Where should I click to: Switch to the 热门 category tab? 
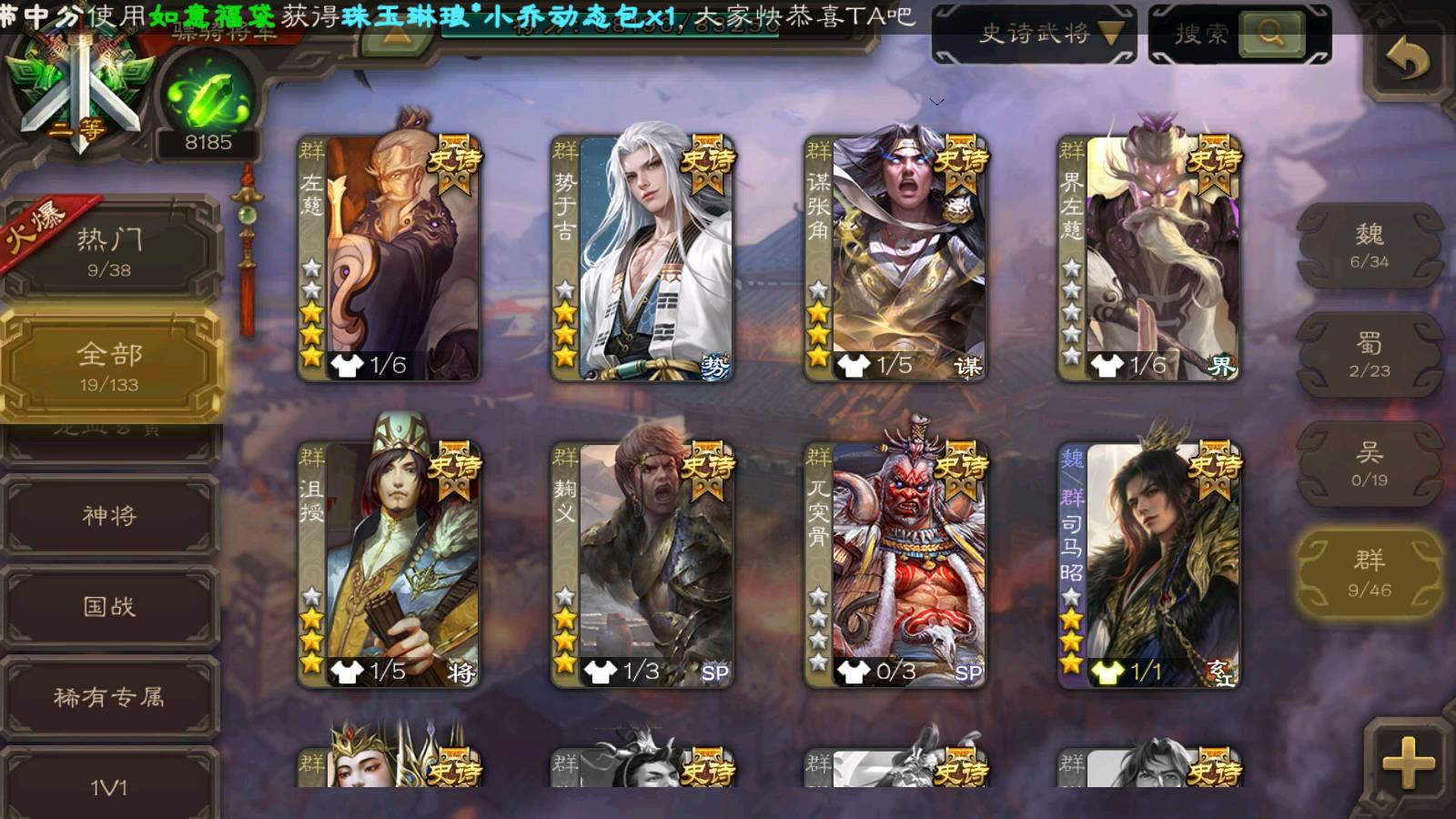click(109, 251)
